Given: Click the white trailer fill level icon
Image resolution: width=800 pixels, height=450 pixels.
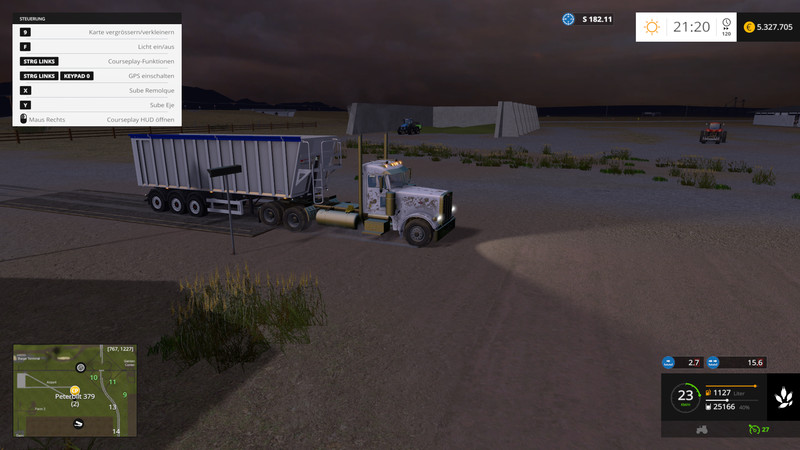Looking at the screenshot, I should [710, 406].
